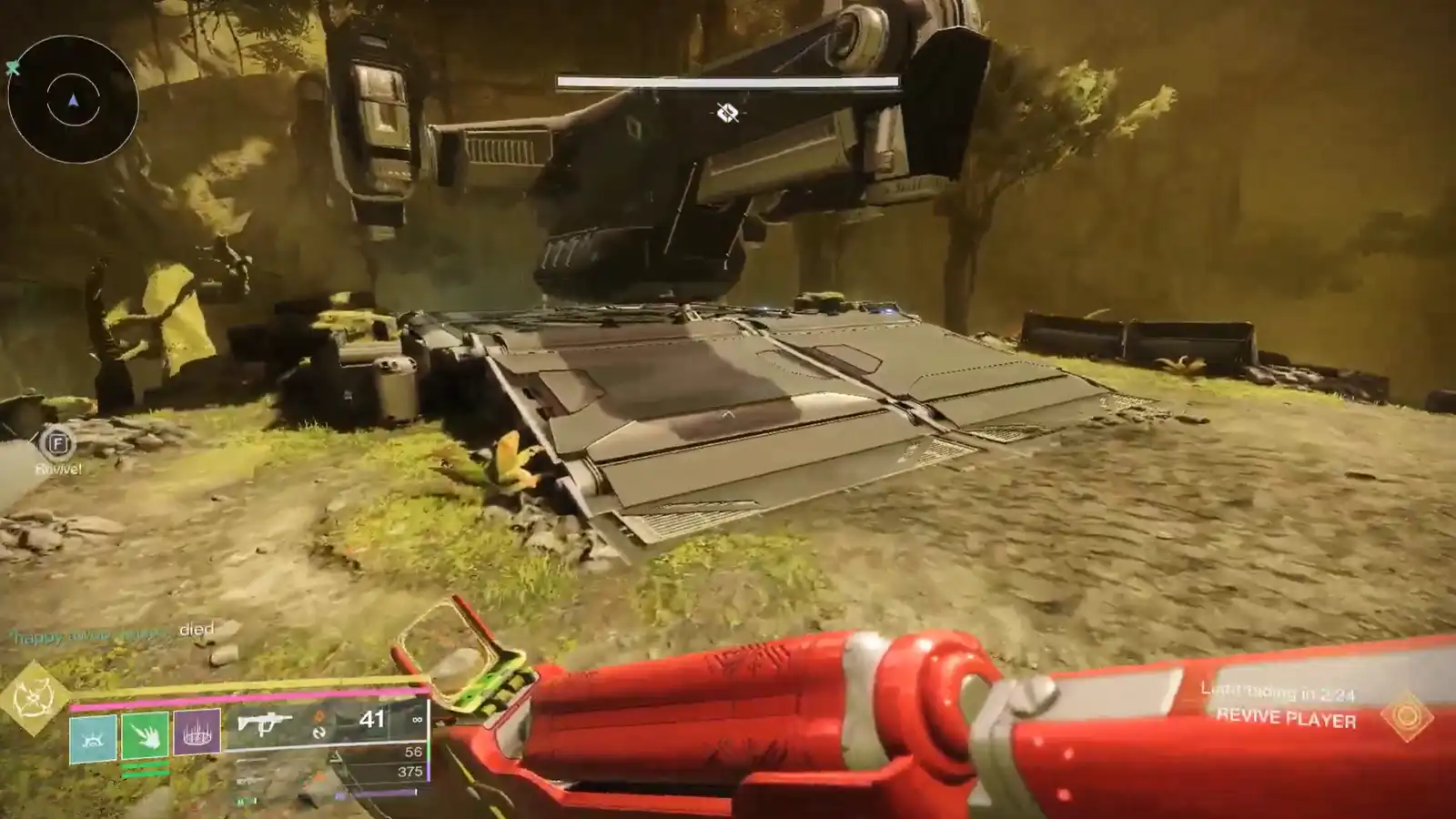Image resolution: width=1456 pixels, height=819 pixels.
Task: Click the blue class ability icon
Action: point(92,735)
